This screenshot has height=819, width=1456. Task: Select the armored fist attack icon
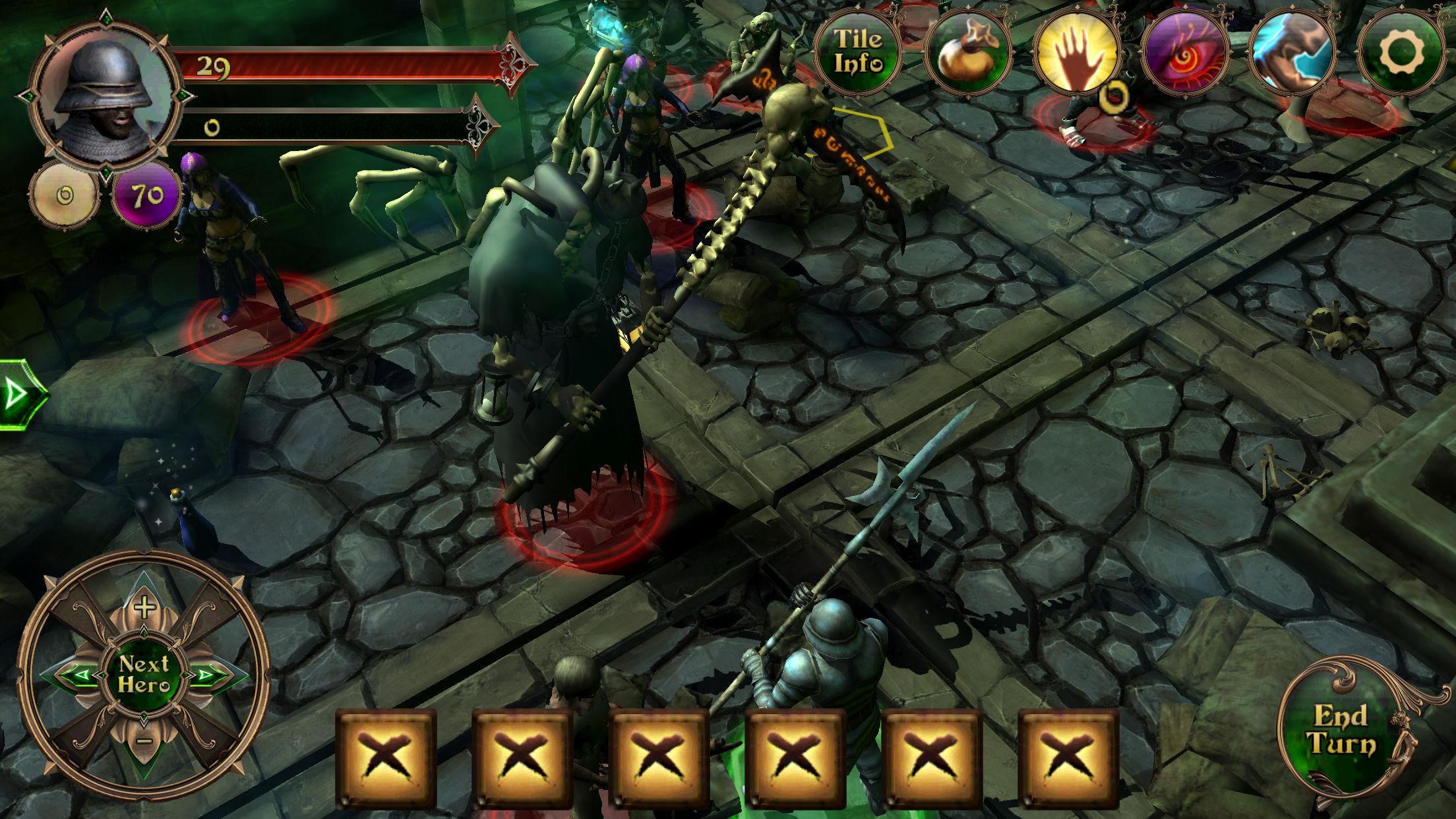point(1292,53)
